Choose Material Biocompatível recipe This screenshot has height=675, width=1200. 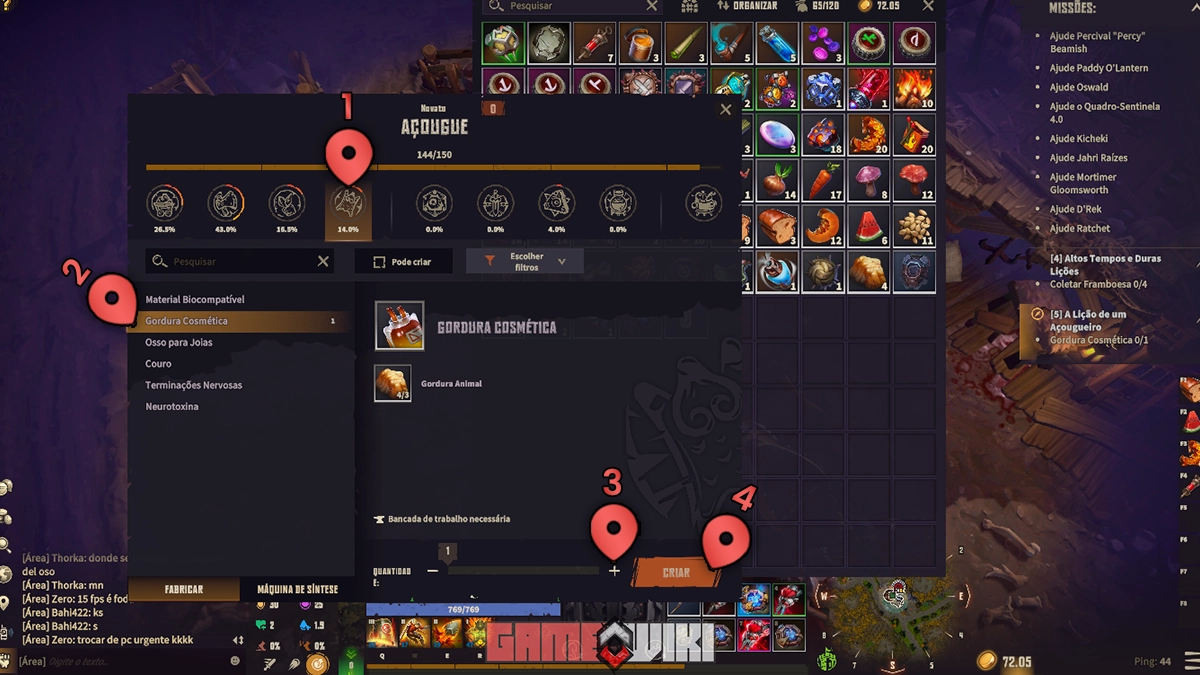[x=195, y=300]
